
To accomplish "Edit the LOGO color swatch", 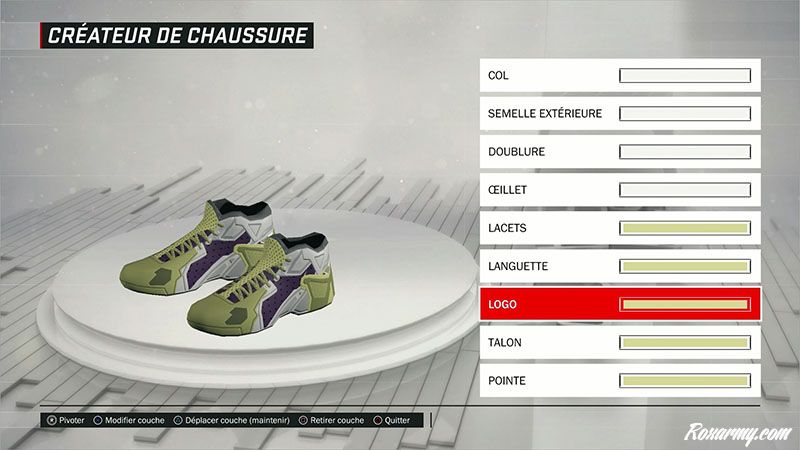I will [685, 304].
